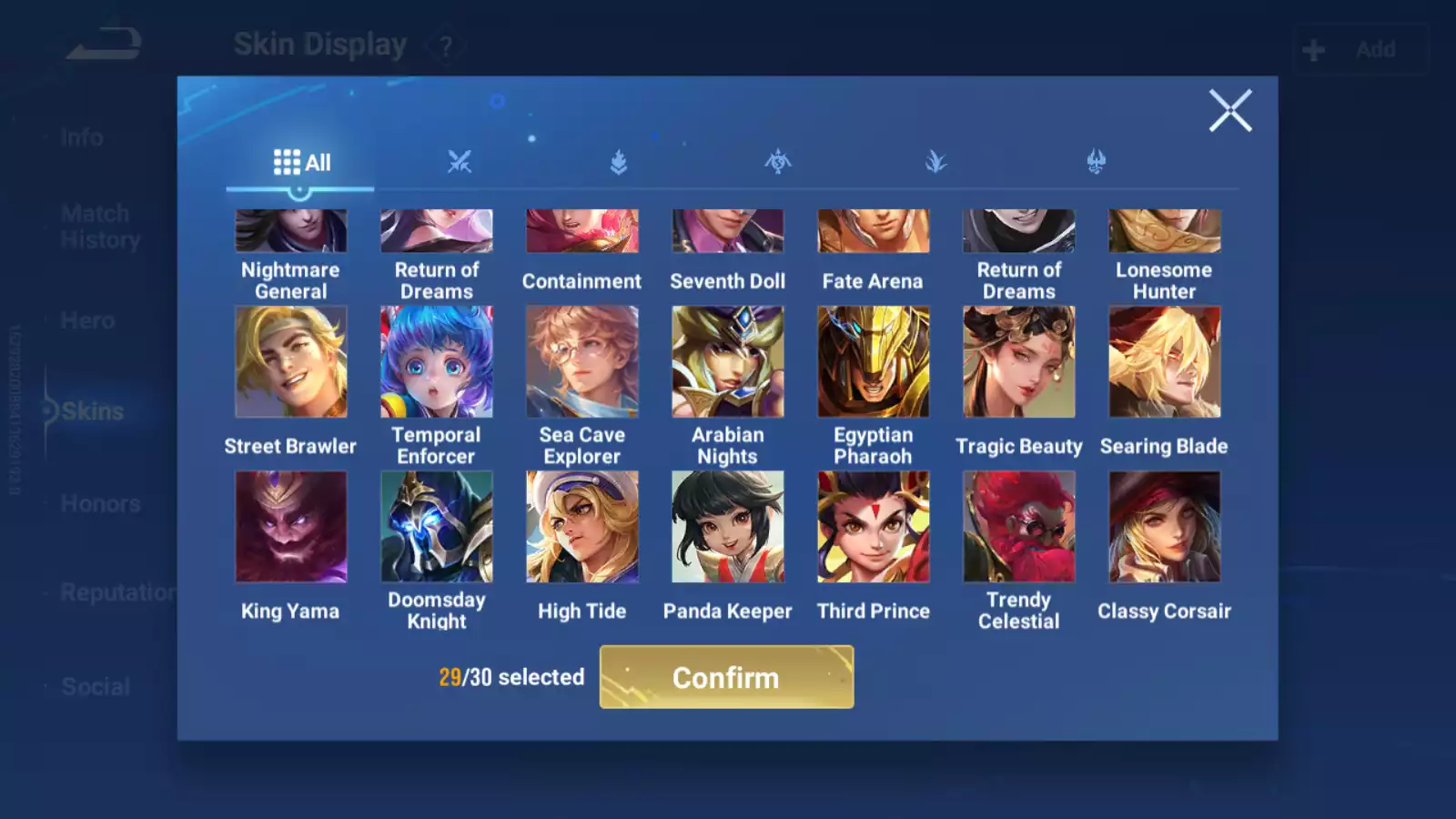Pick the Panda Keeper skin
1456x819 pixels.
(727, 527)
